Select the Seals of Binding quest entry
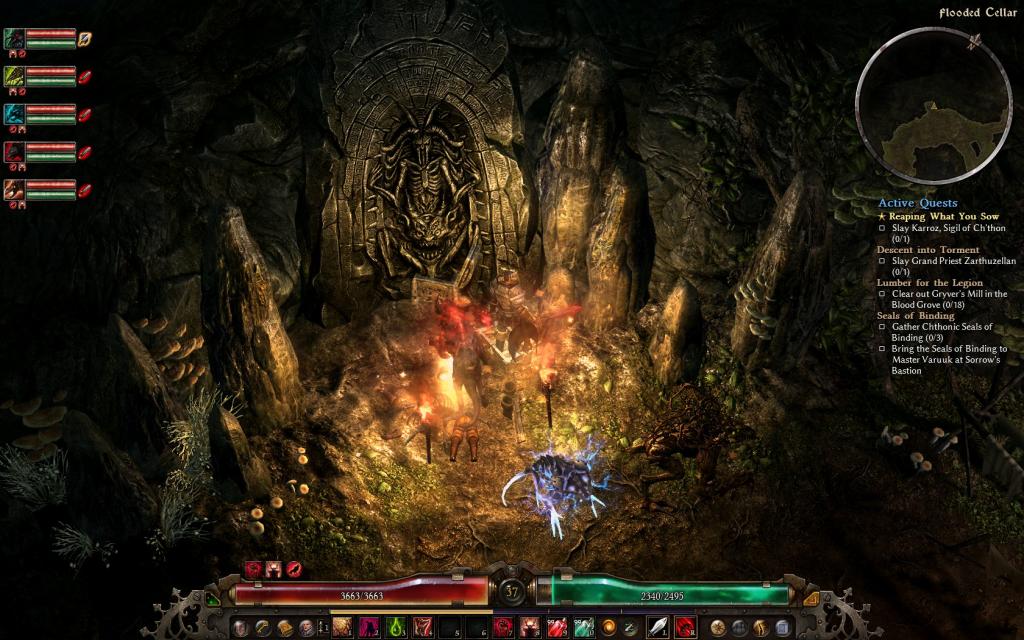The height and width of the screenshot is (640, 1024). (916, 316)
